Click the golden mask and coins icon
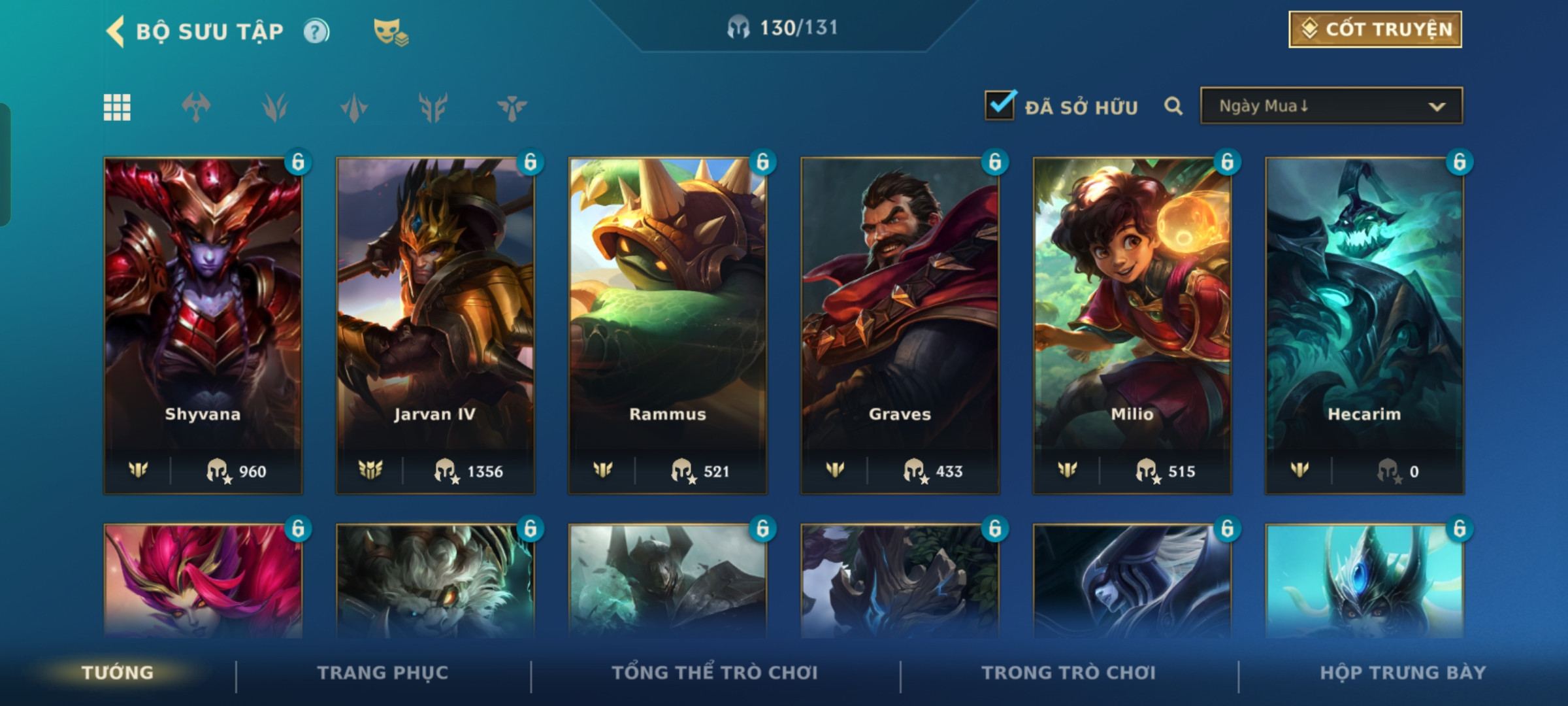 tap(390, 31)
